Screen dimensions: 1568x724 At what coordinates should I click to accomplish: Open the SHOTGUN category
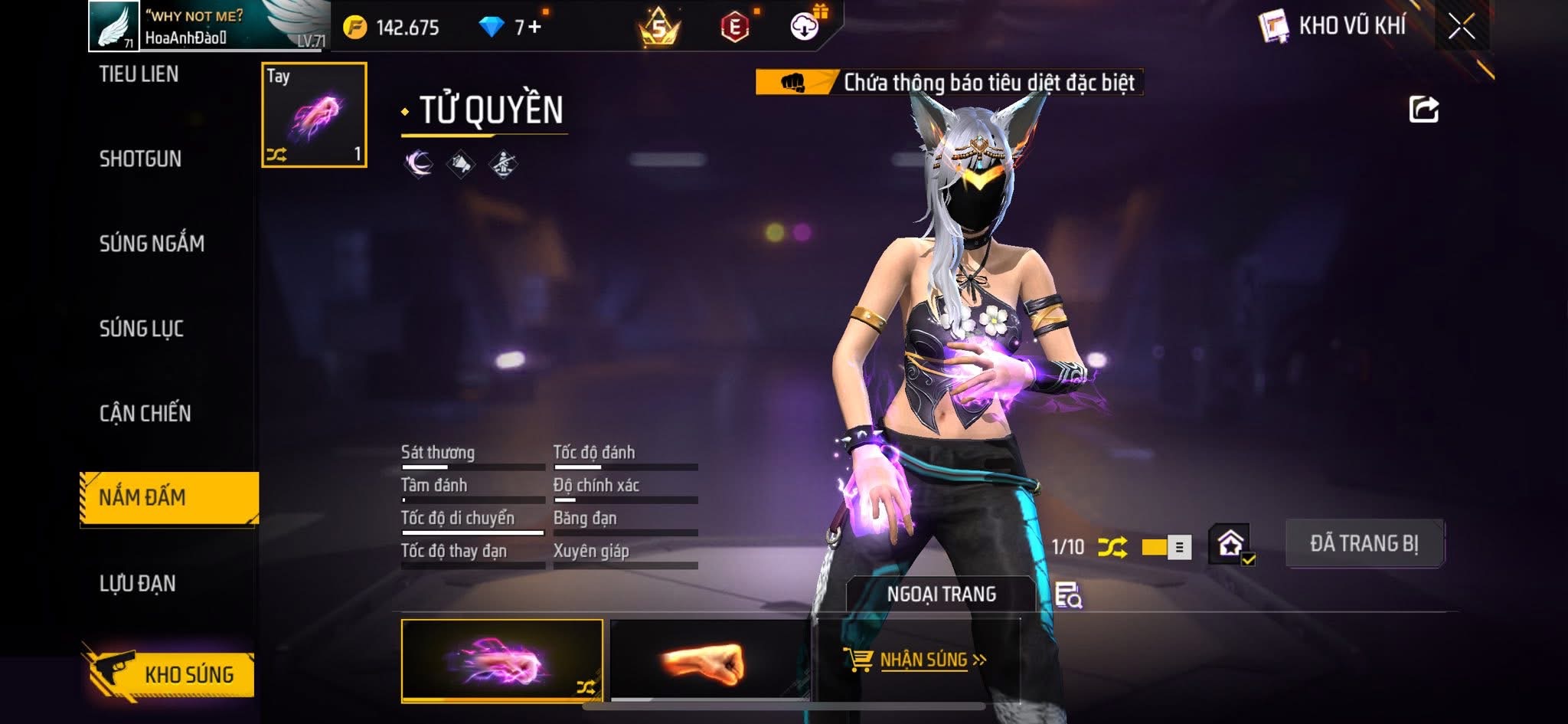coord(140,159)
